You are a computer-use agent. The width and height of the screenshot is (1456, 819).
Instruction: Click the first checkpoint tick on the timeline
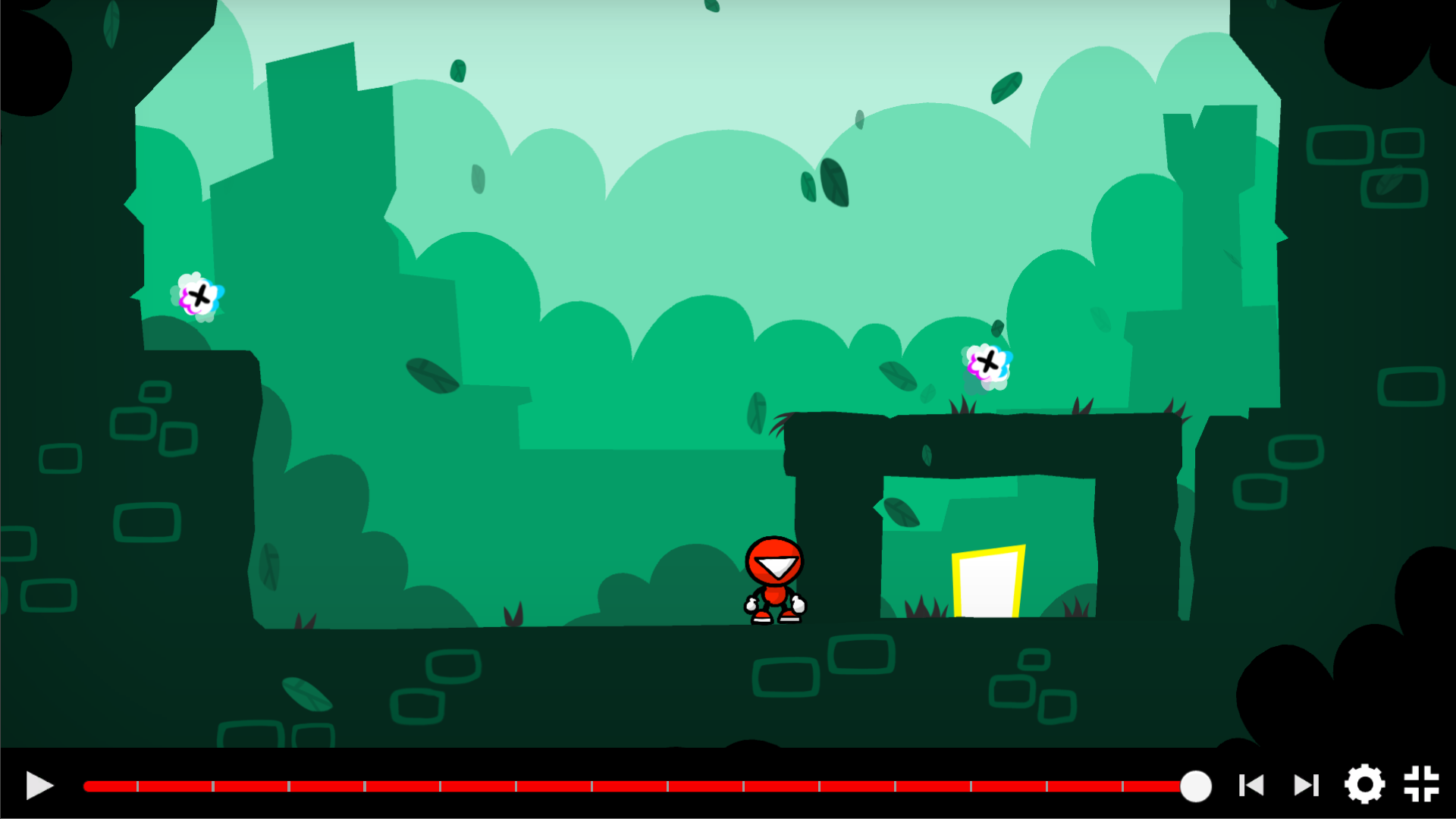pos(137,787)
